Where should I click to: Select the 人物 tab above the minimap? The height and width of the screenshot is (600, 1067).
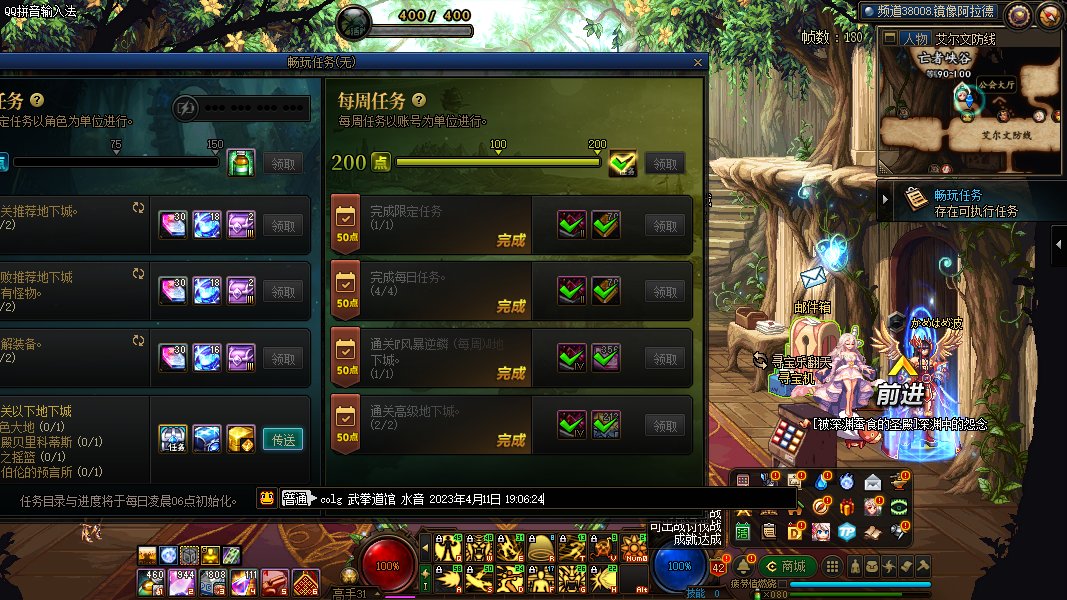914,38
